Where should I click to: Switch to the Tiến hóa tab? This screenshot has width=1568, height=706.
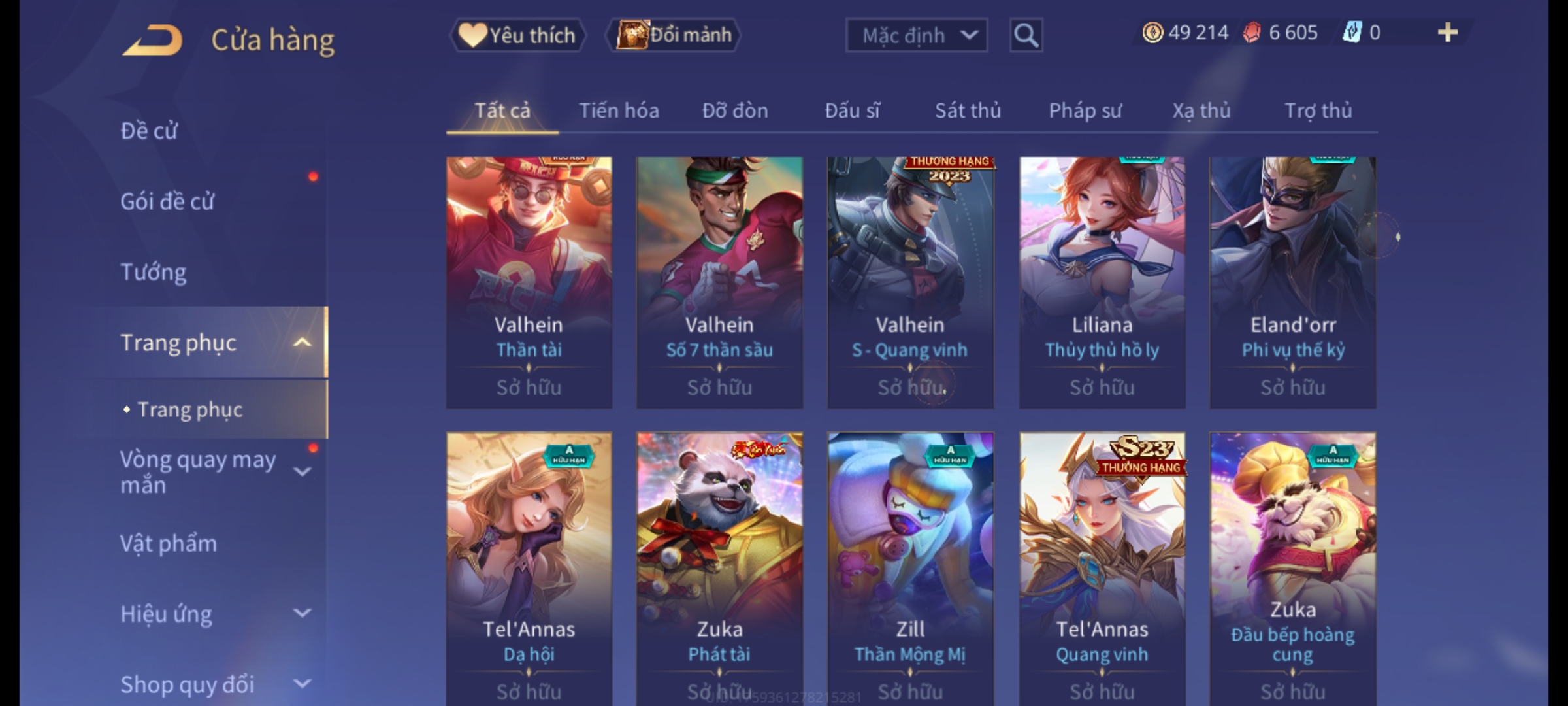pyautogui.click(x=619, y=110)
